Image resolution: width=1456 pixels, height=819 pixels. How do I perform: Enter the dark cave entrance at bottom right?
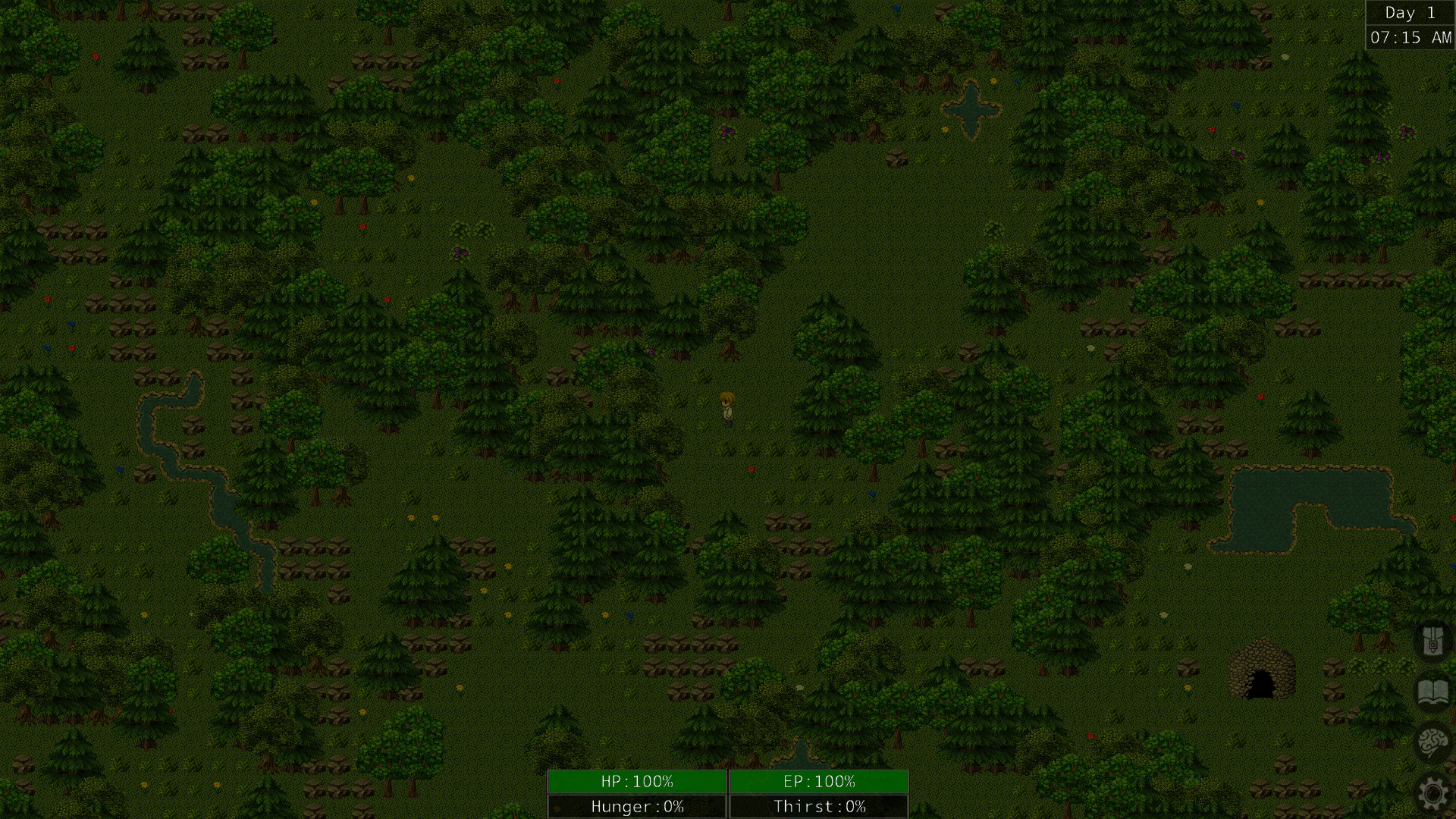pos(1262,684)
